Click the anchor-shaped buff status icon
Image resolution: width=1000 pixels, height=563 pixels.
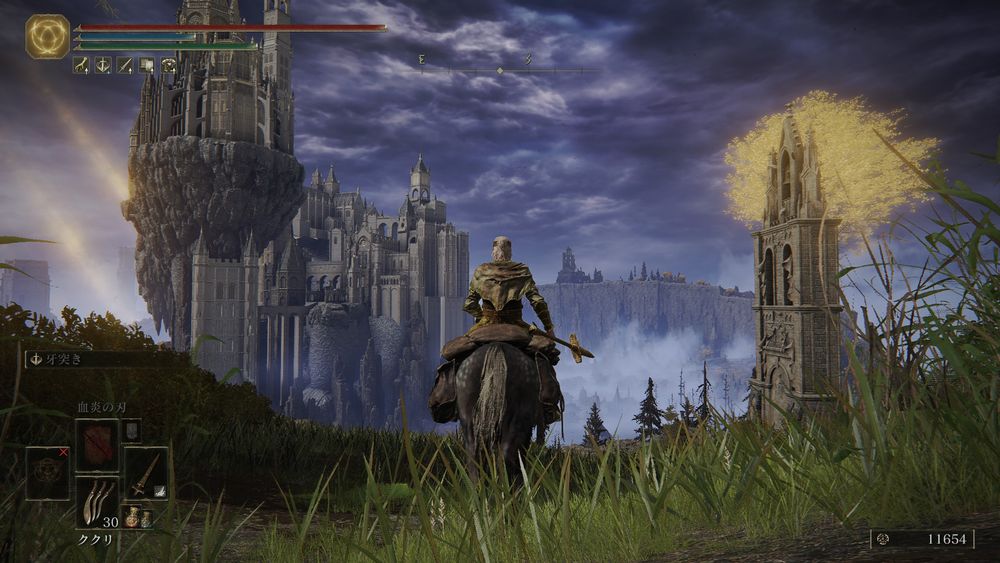pyautogui.click(x=103, y=65)
